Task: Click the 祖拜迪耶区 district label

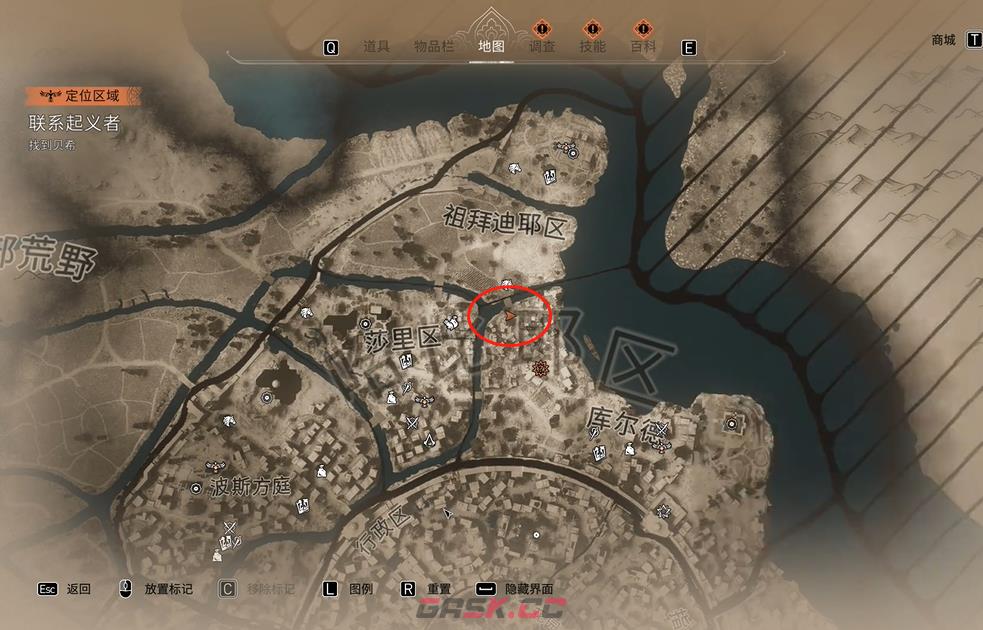Action: pos(504,220)
